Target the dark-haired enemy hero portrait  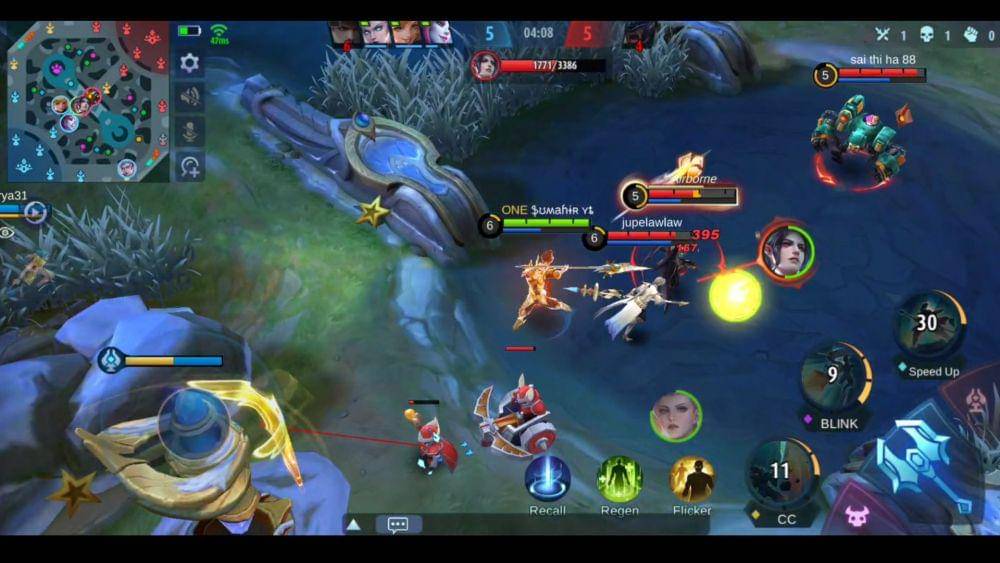pos(787,251)
